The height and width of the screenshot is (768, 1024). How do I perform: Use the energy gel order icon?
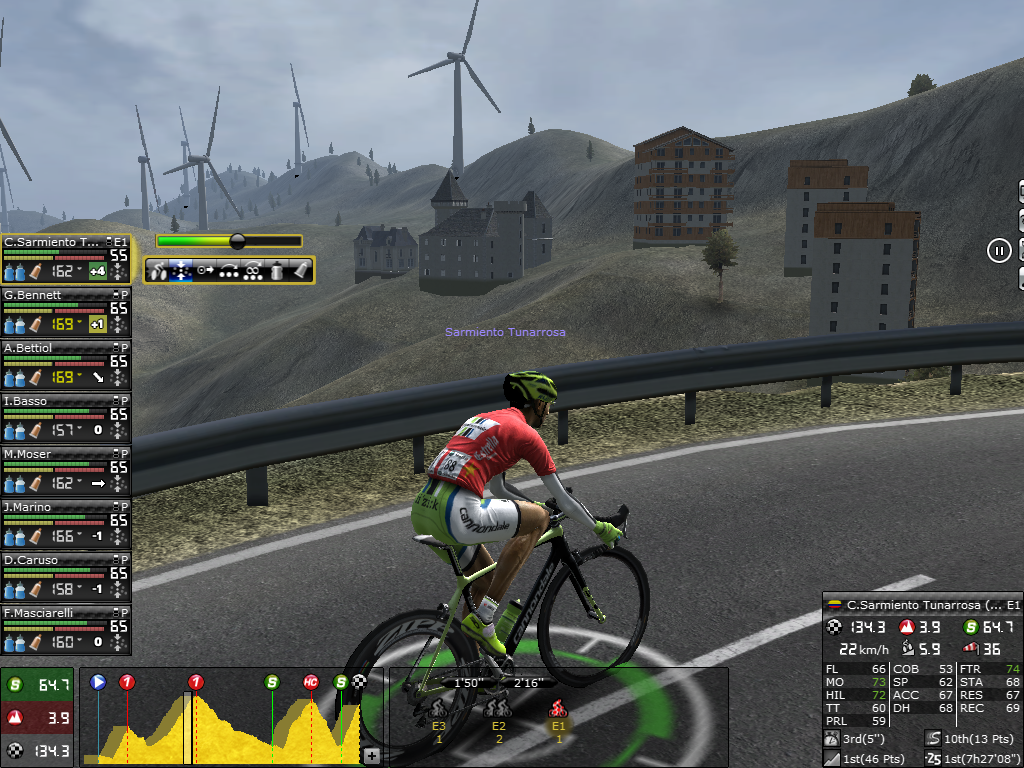300,270
